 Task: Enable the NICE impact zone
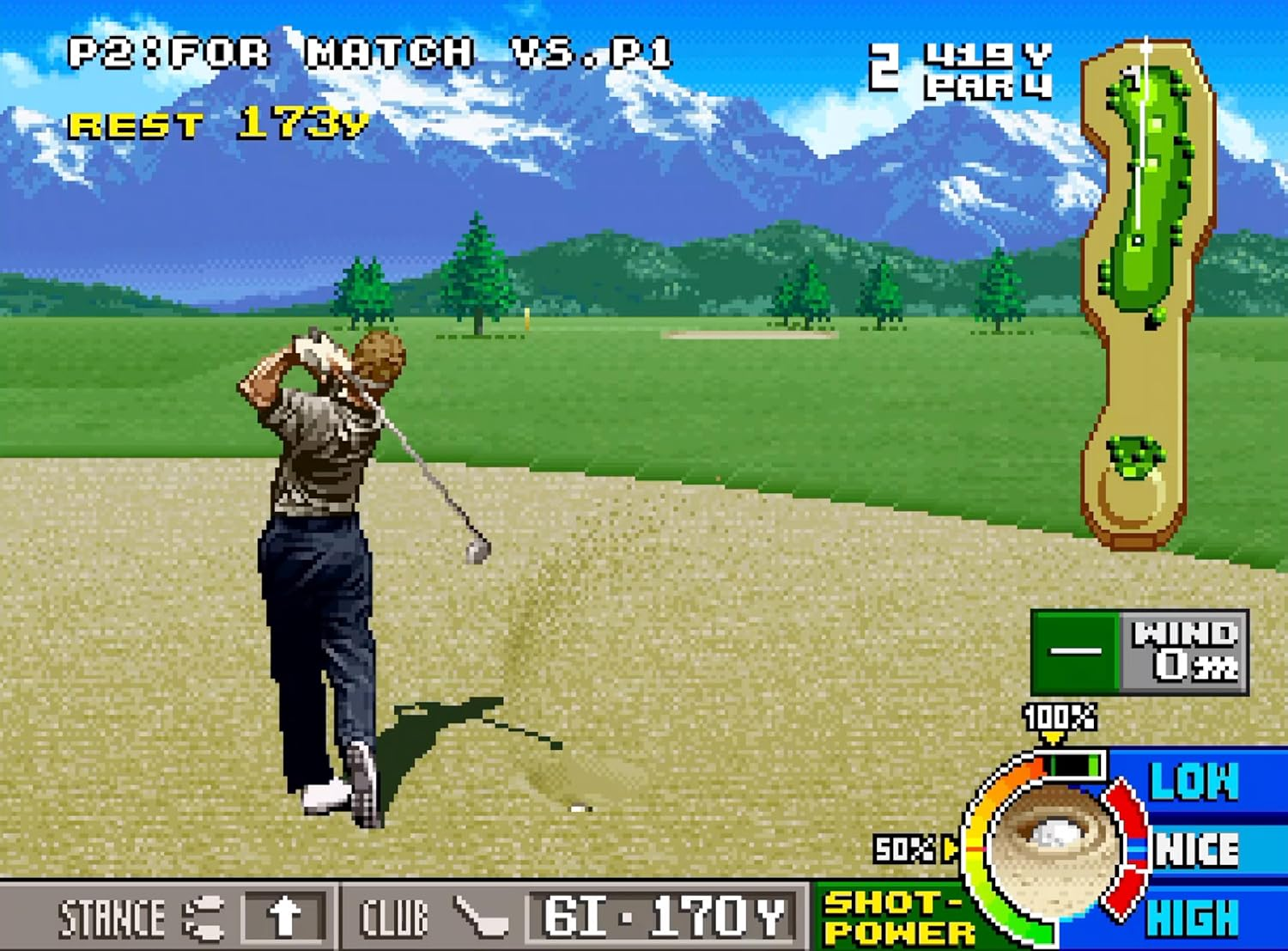click(1195, 850)
